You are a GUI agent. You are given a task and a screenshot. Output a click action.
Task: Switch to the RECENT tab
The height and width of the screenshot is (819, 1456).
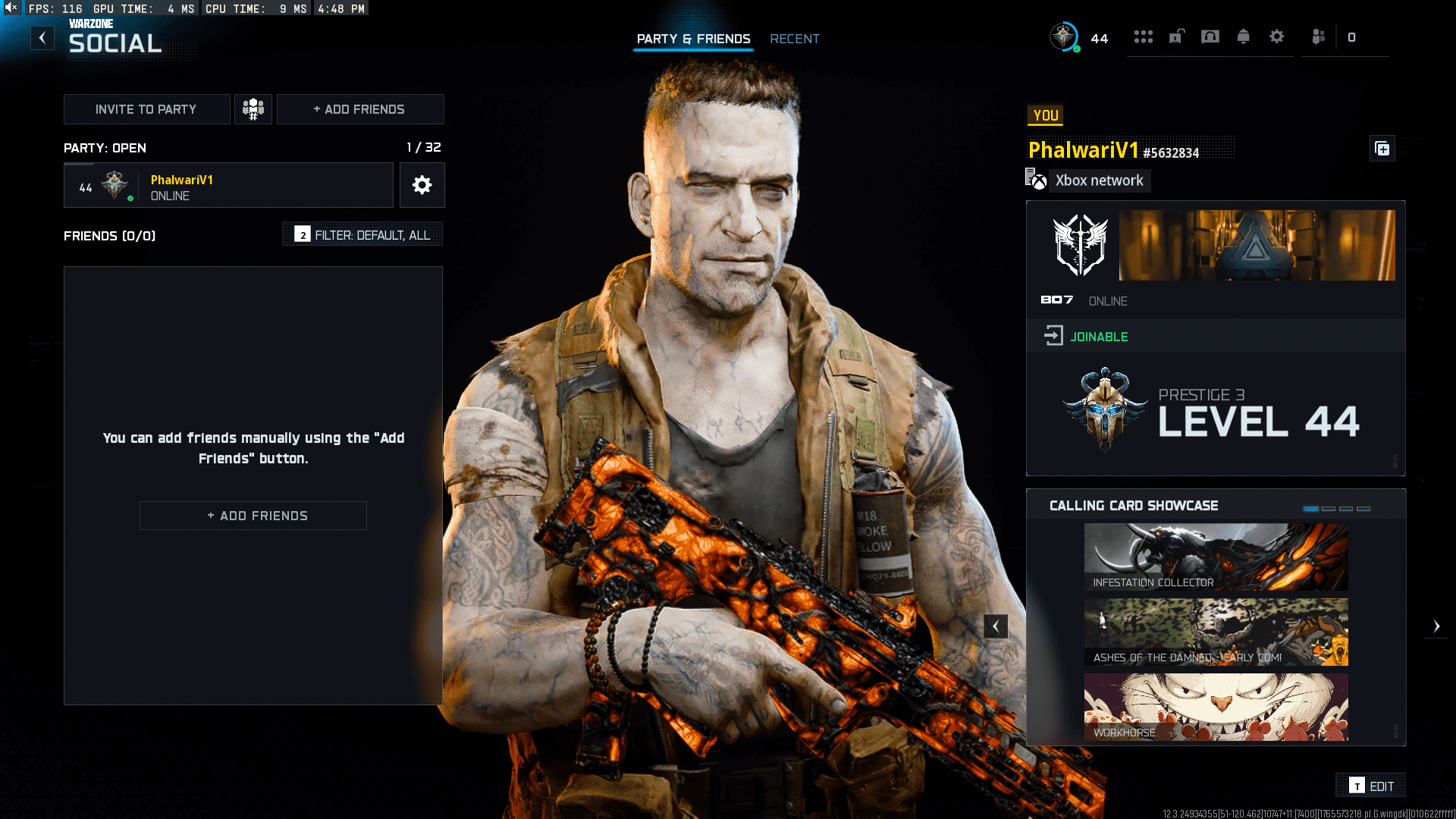[x=794, y=39]
